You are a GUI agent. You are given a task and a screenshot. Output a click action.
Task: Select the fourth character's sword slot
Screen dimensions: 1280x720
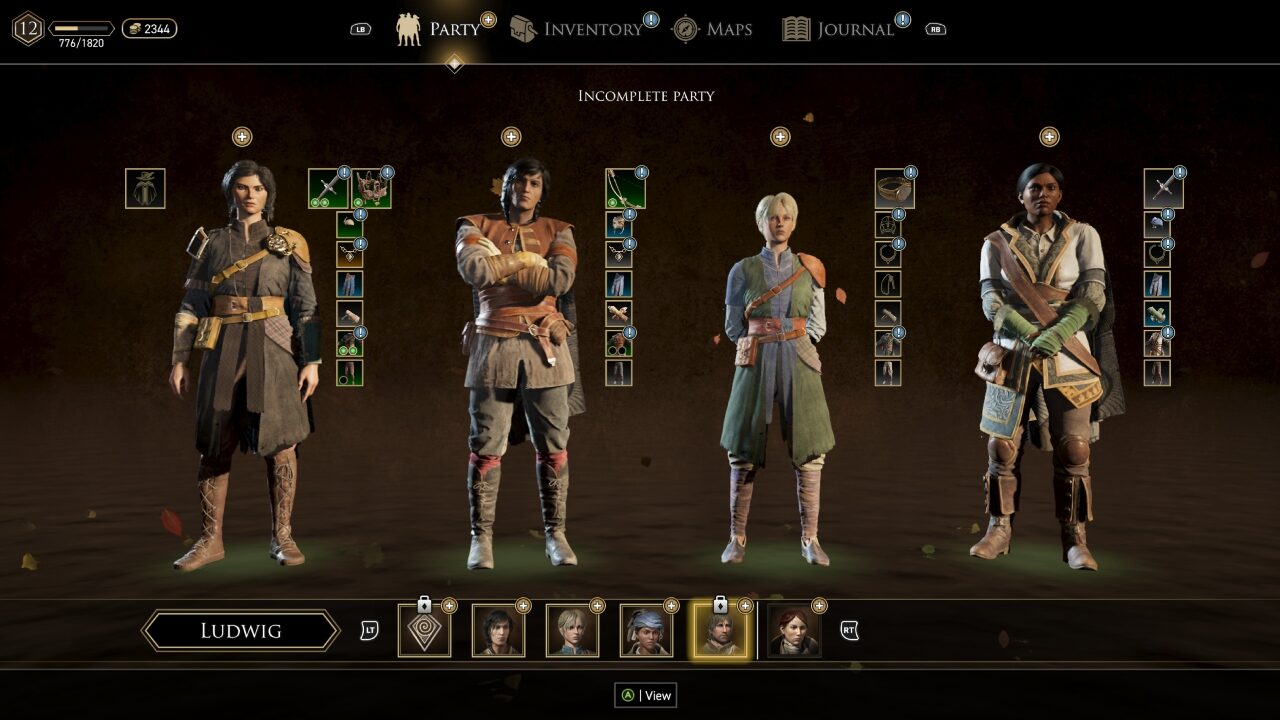click(1163, 188)
